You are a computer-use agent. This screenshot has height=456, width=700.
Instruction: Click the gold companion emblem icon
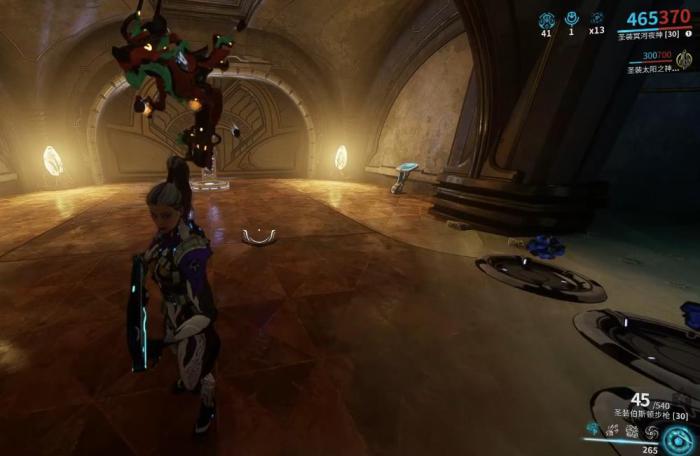(684, 58)
